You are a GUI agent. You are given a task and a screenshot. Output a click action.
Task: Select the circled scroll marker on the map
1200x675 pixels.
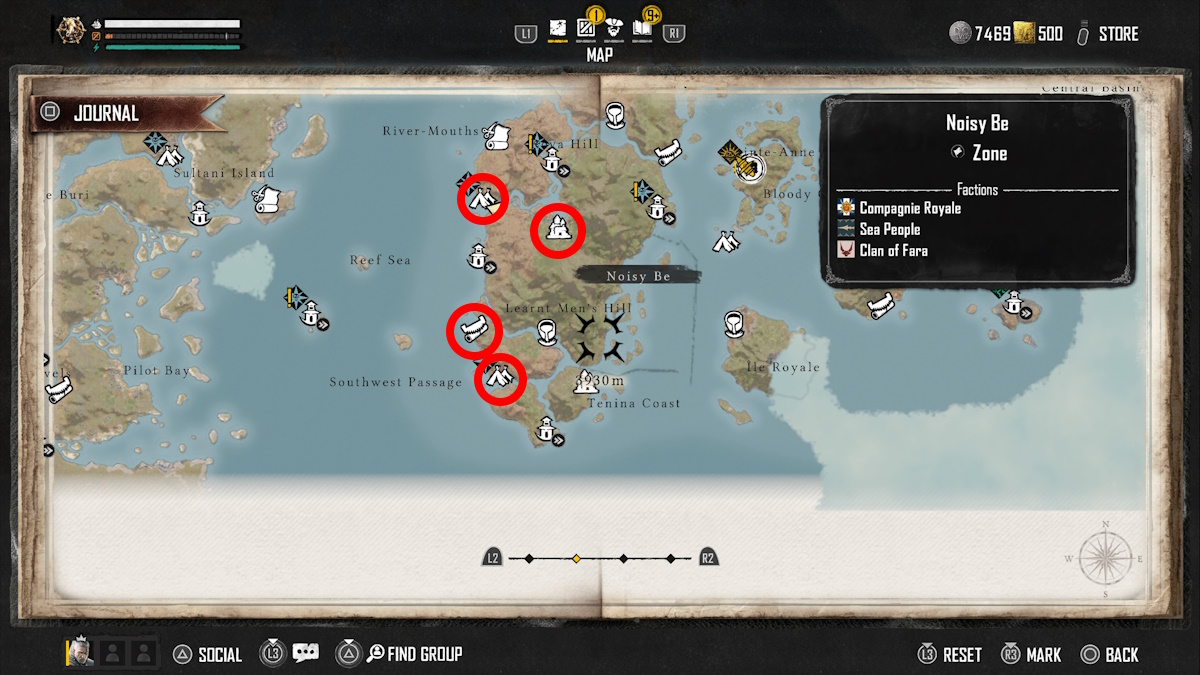tap(473, 329)
